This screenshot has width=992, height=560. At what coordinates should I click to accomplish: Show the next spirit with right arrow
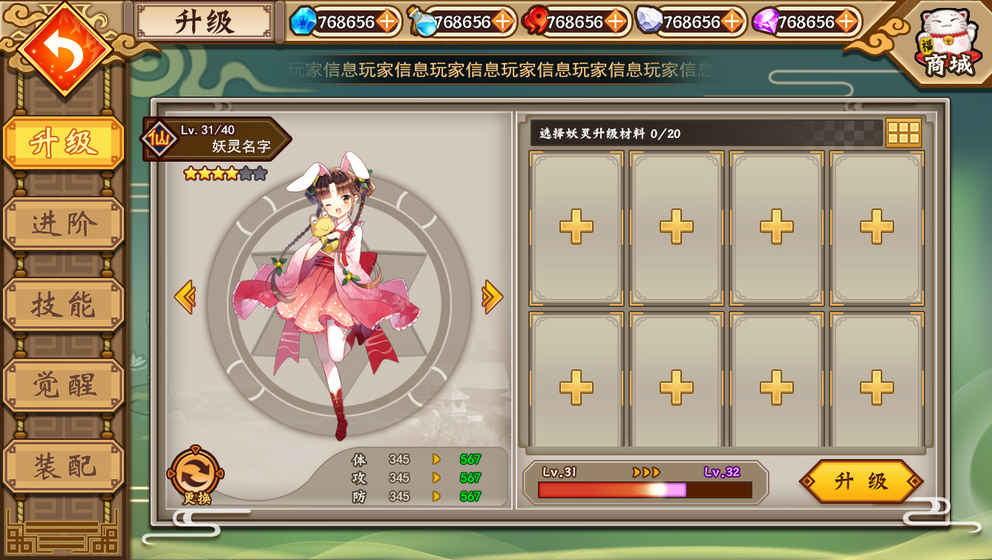point(492,296)
